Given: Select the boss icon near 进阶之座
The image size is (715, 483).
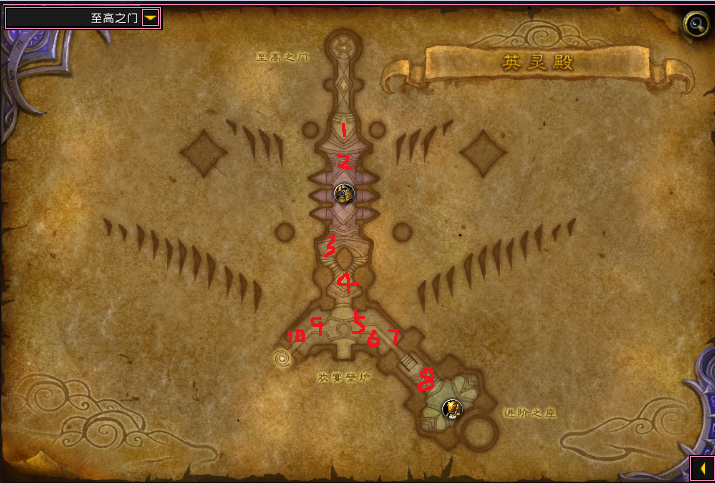Looking at the screenshot, I should tap(452, 407).
